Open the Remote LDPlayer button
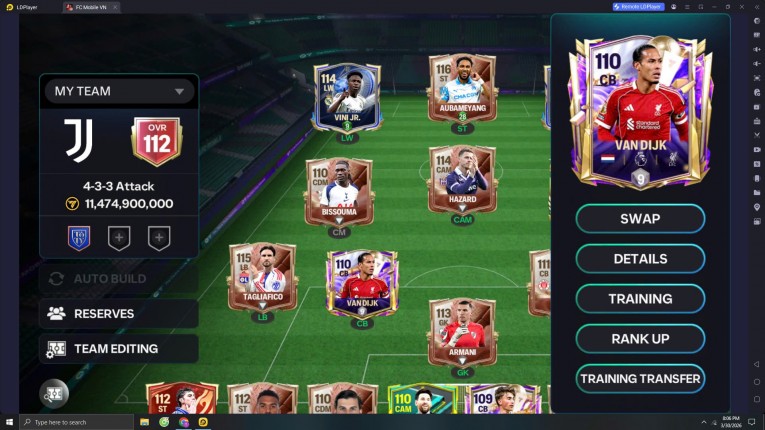This screenshot has width=765, height=430. [x=638, y=7]
